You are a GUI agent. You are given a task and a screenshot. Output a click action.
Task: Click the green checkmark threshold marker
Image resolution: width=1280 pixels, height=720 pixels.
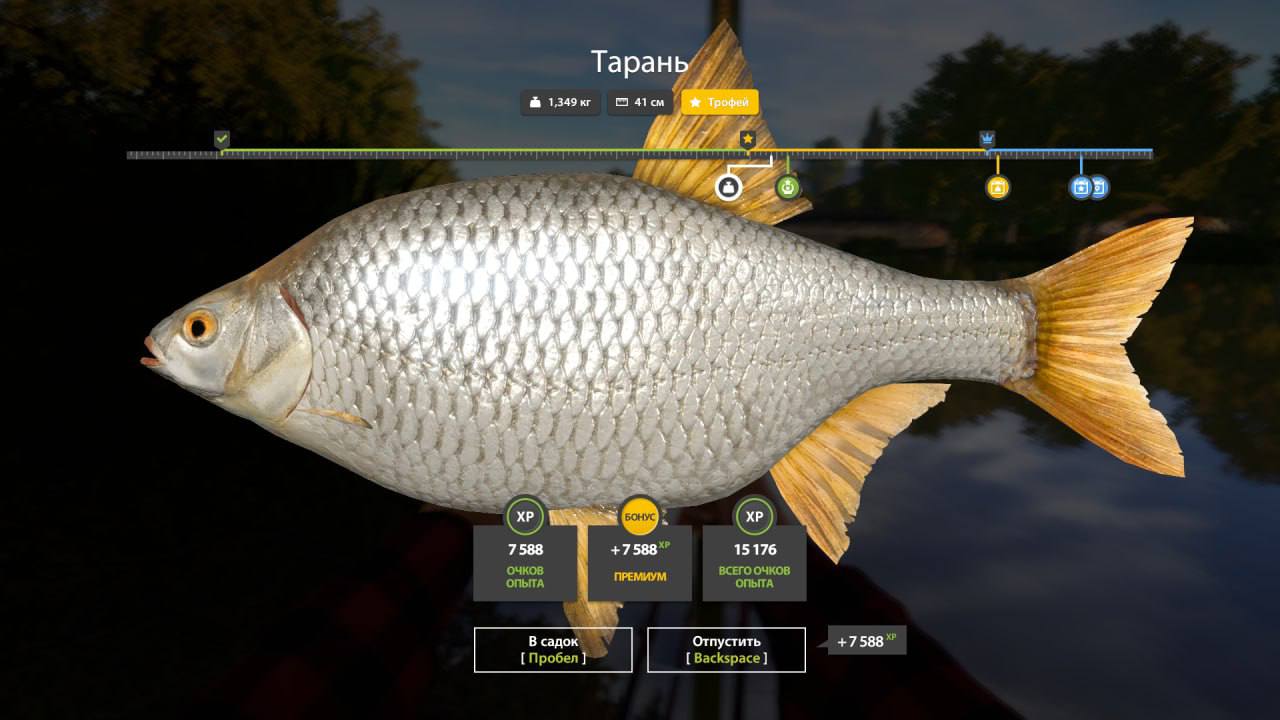[x=222, y=139]
